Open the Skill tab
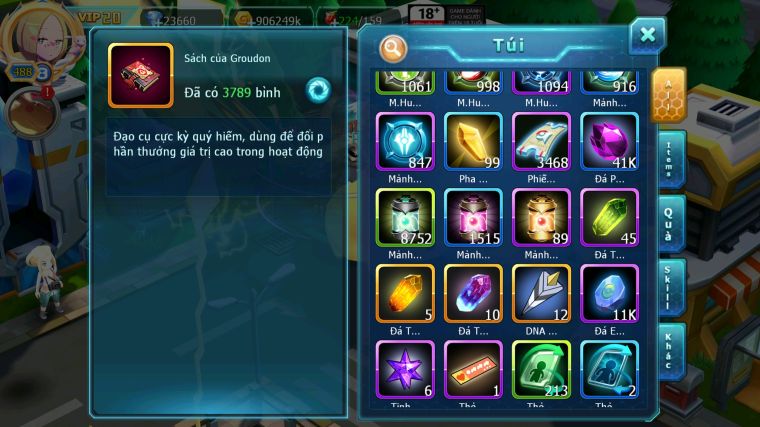 [671, 289]
